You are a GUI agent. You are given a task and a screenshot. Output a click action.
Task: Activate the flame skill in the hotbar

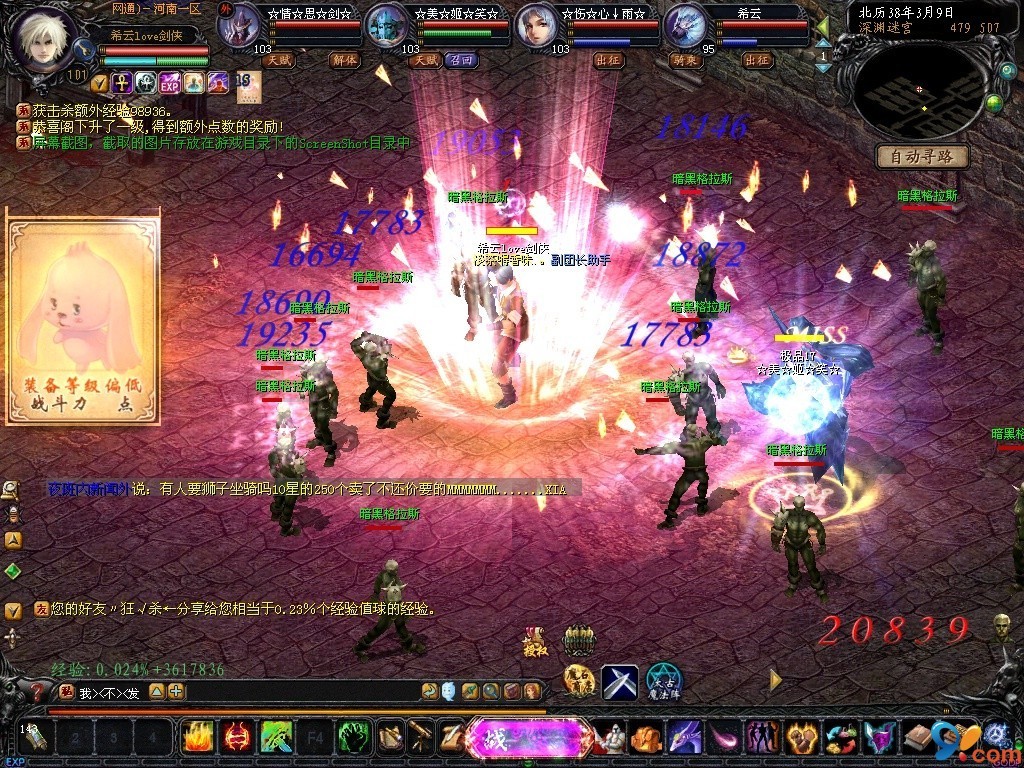click(x=198, y=738)
